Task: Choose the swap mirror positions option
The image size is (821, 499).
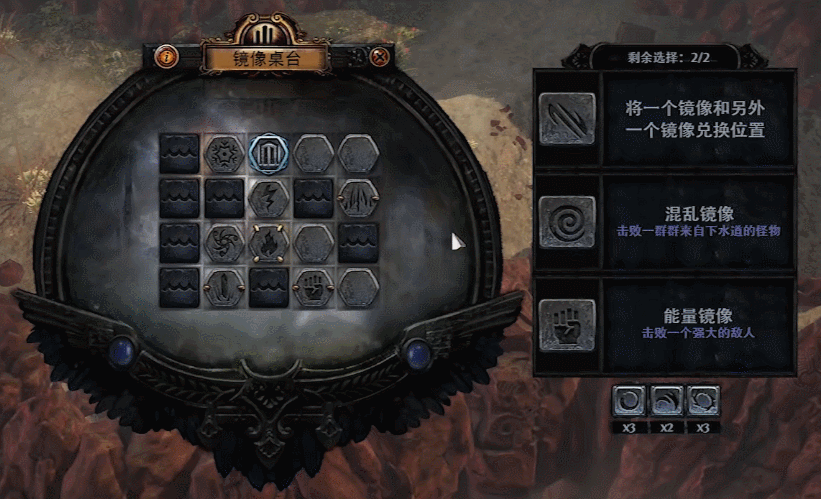Action: tap(664, 119)
